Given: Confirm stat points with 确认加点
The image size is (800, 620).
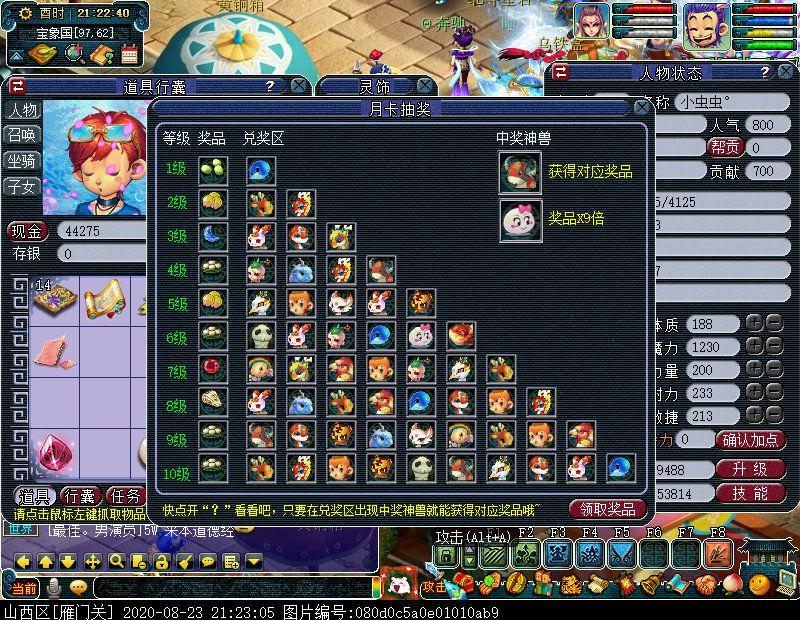Looking at the screenshot, I should tap(754, 440).
